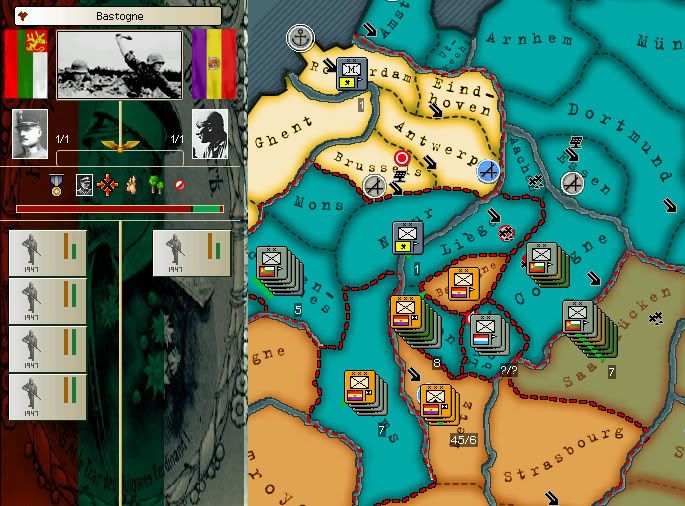
Task: Open the attacking commander's portrait with peaked cap
Action: tap(30, 134)
